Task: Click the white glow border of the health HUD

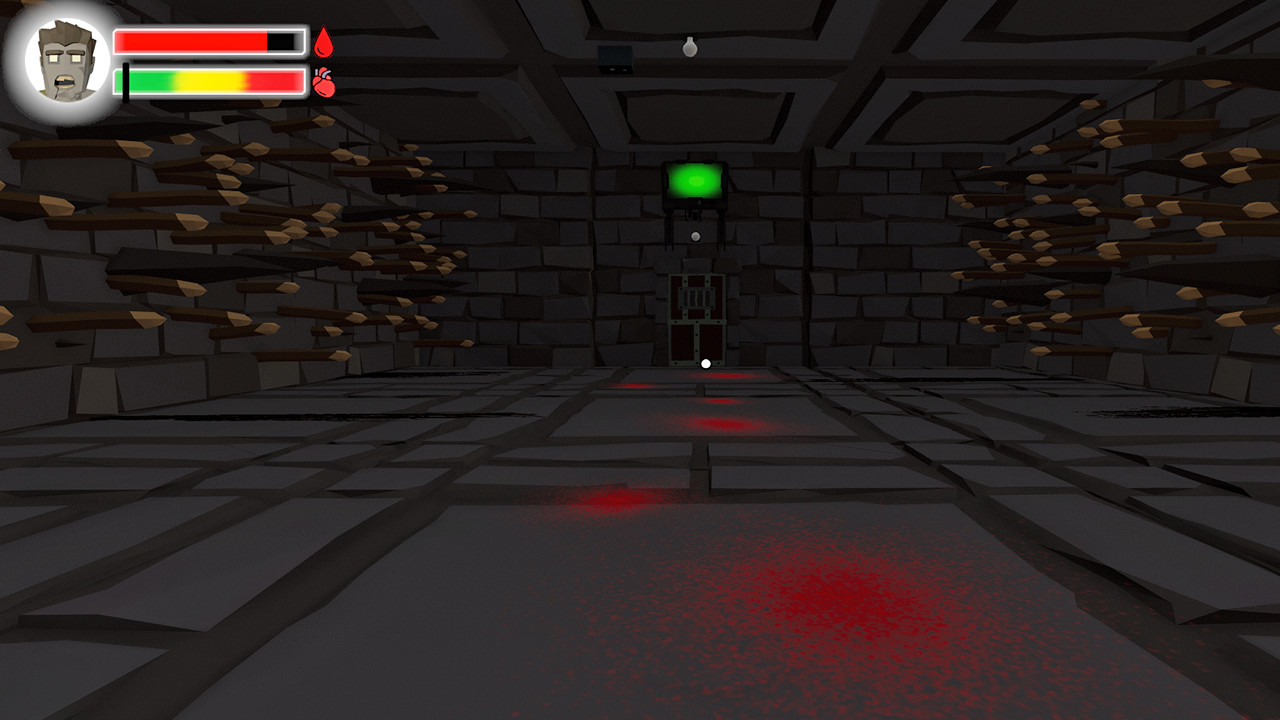Action: coord(210,26)
